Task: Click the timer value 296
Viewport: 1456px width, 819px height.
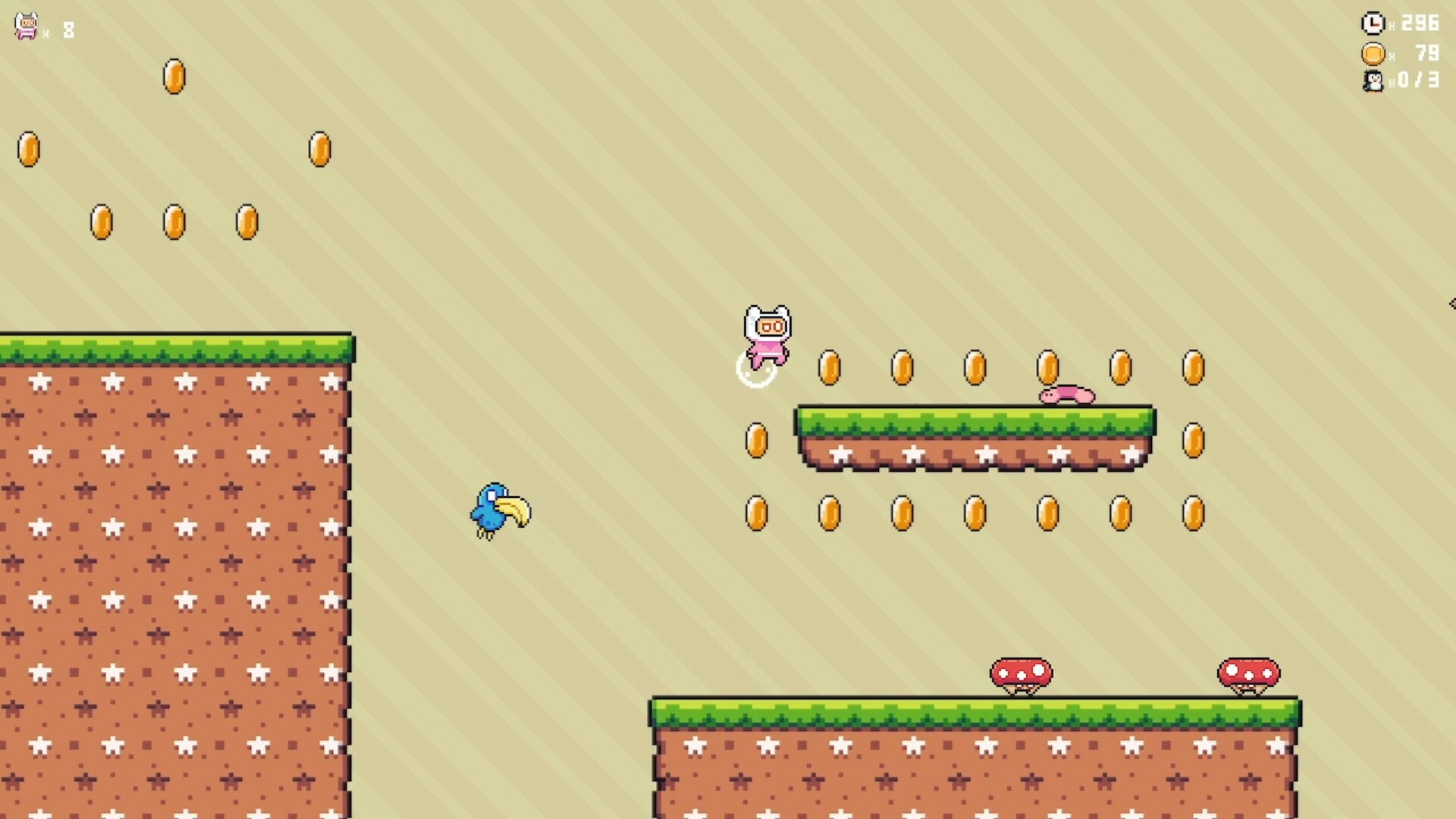Action: pos(1423,24)
